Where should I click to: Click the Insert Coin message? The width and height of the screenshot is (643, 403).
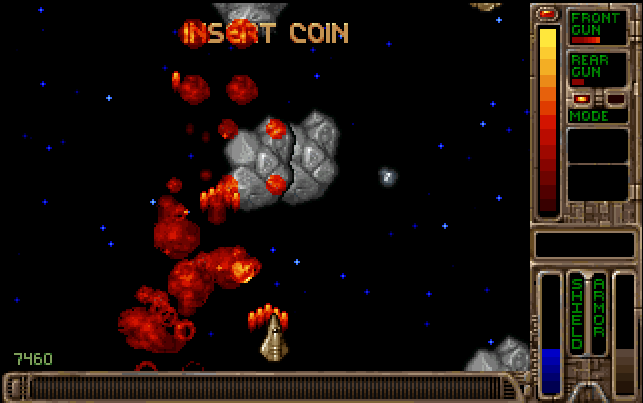point(265,33)
